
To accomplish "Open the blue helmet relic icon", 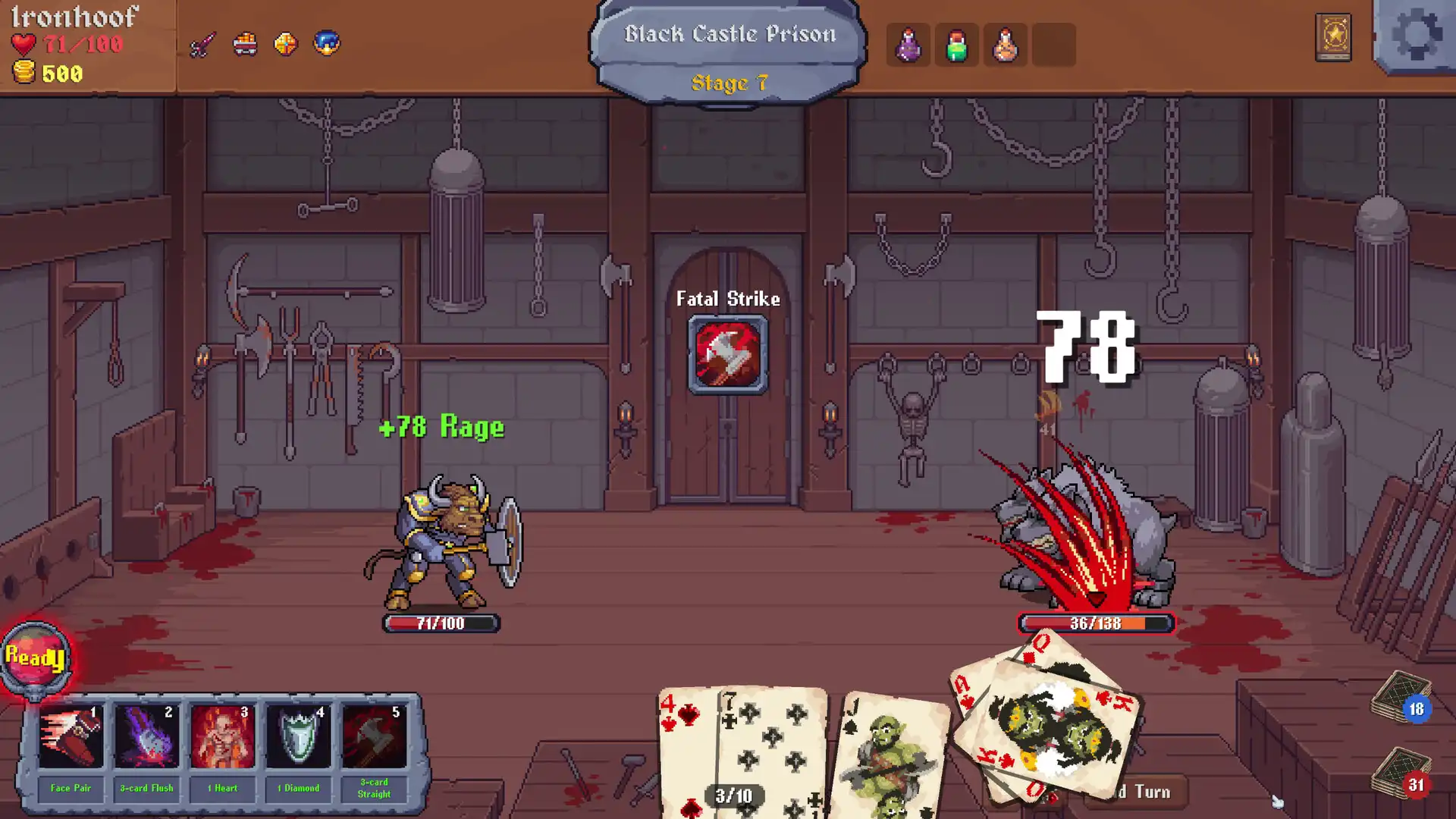I will (326, 43).
